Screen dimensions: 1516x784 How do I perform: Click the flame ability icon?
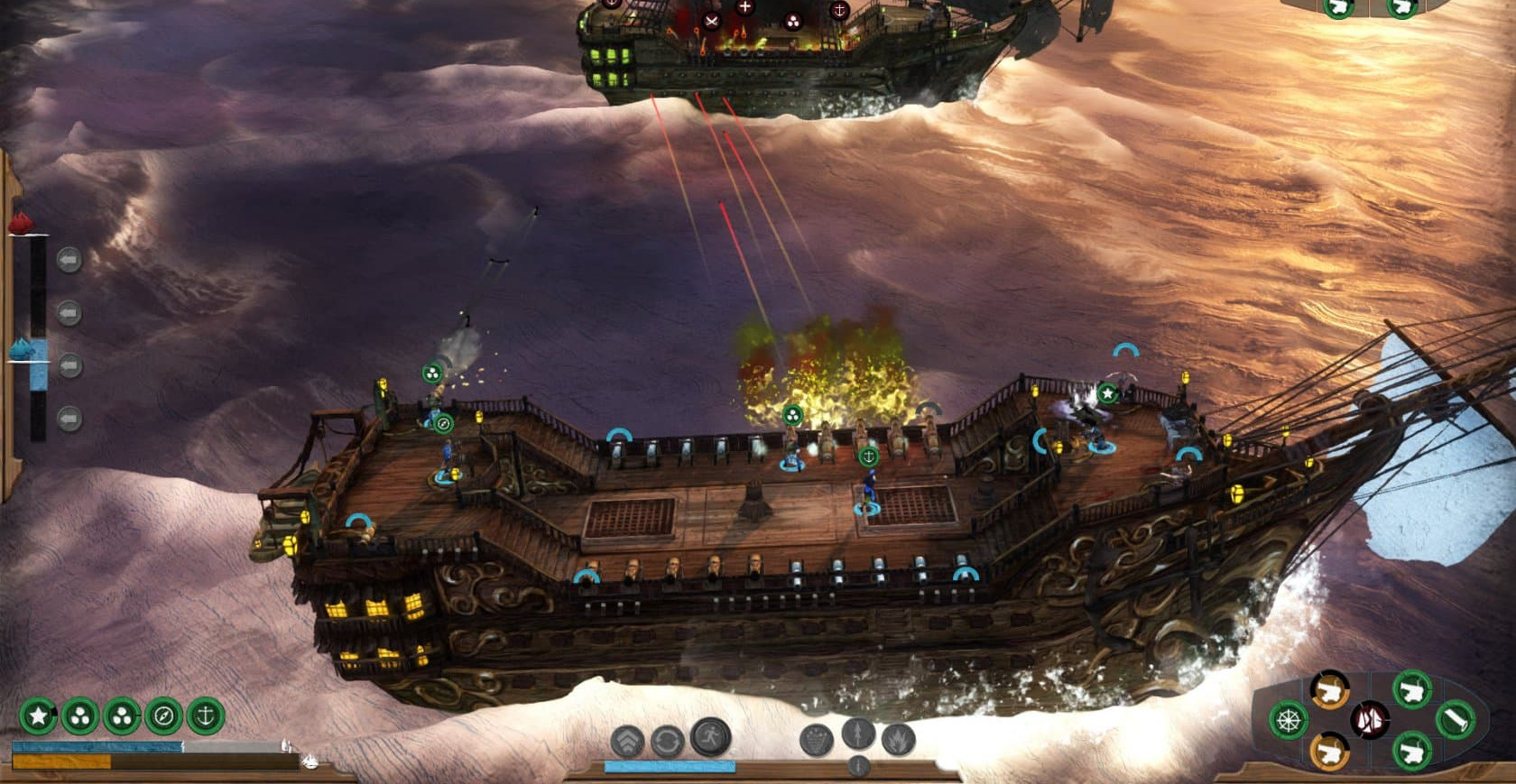click(899, 741)
